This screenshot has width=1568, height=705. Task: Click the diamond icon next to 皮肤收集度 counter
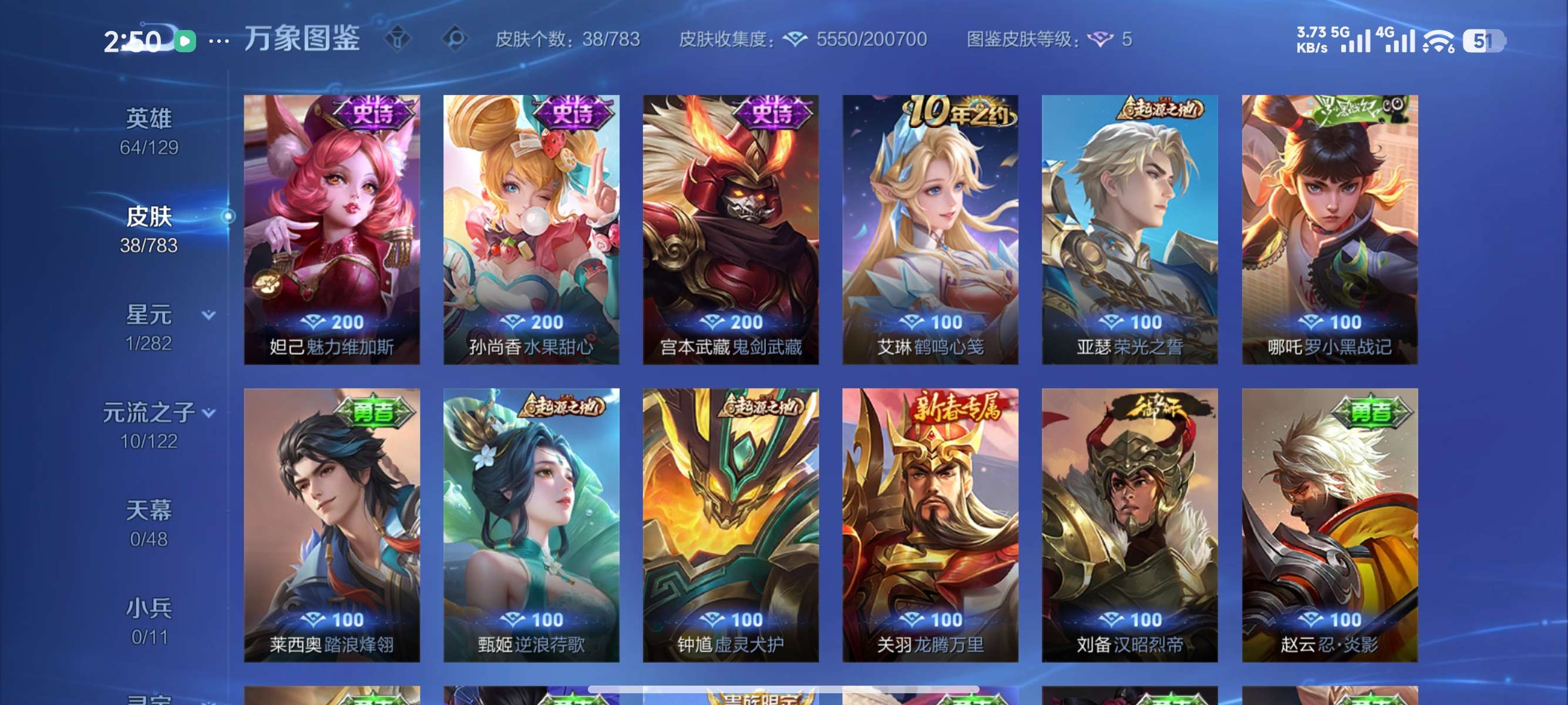tap(798, 38)
